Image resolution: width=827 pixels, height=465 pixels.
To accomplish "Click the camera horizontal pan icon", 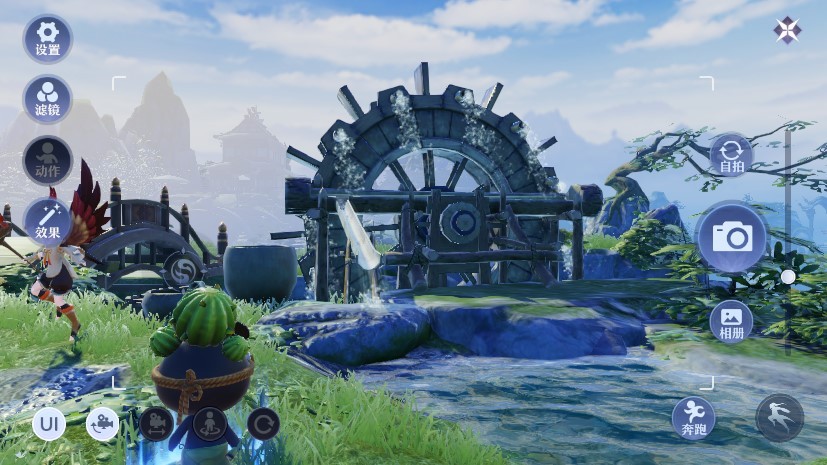I will pyautogui.click(x=156, y=424).
